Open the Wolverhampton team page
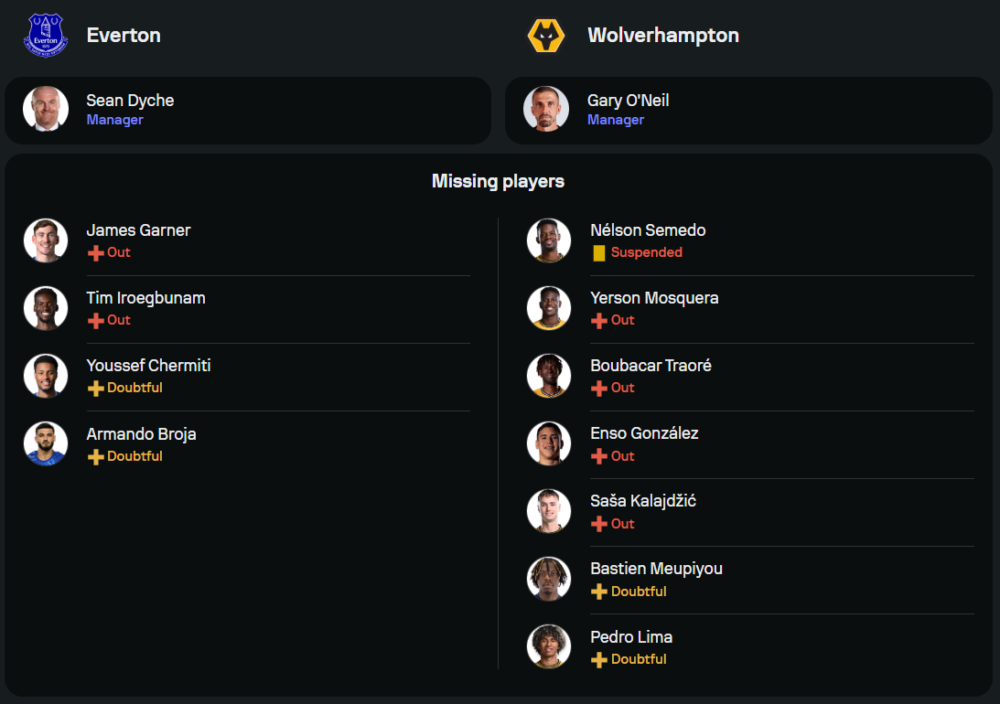1000x704 pixels. 663,35
